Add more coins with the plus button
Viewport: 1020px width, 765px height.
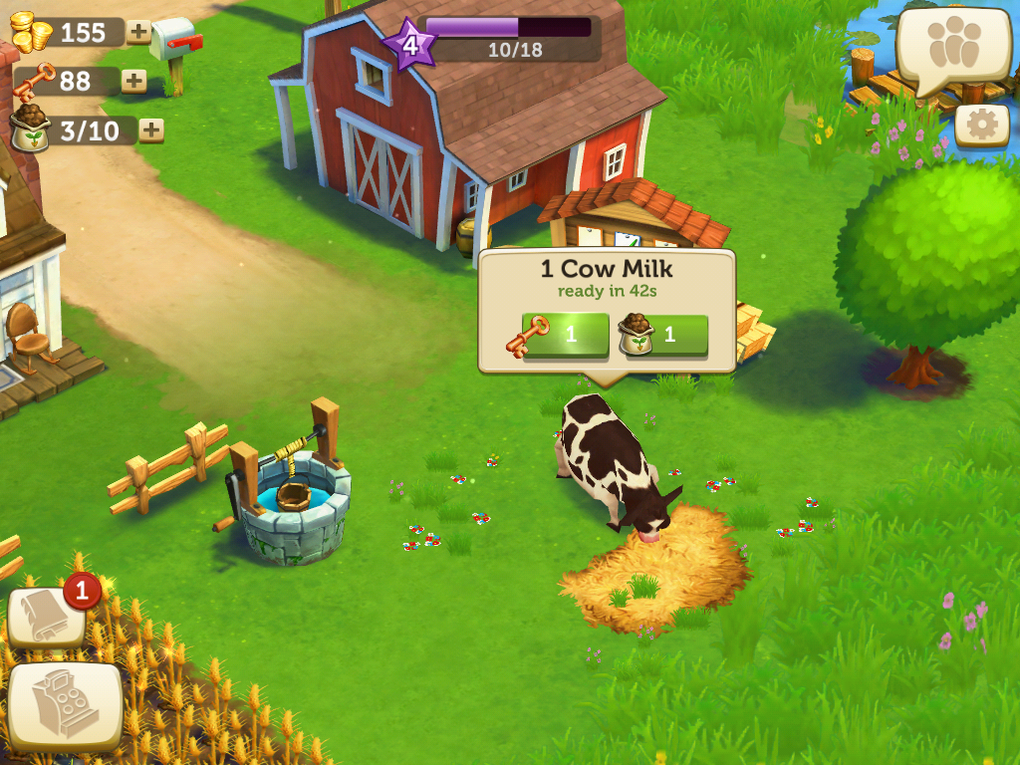139,32
